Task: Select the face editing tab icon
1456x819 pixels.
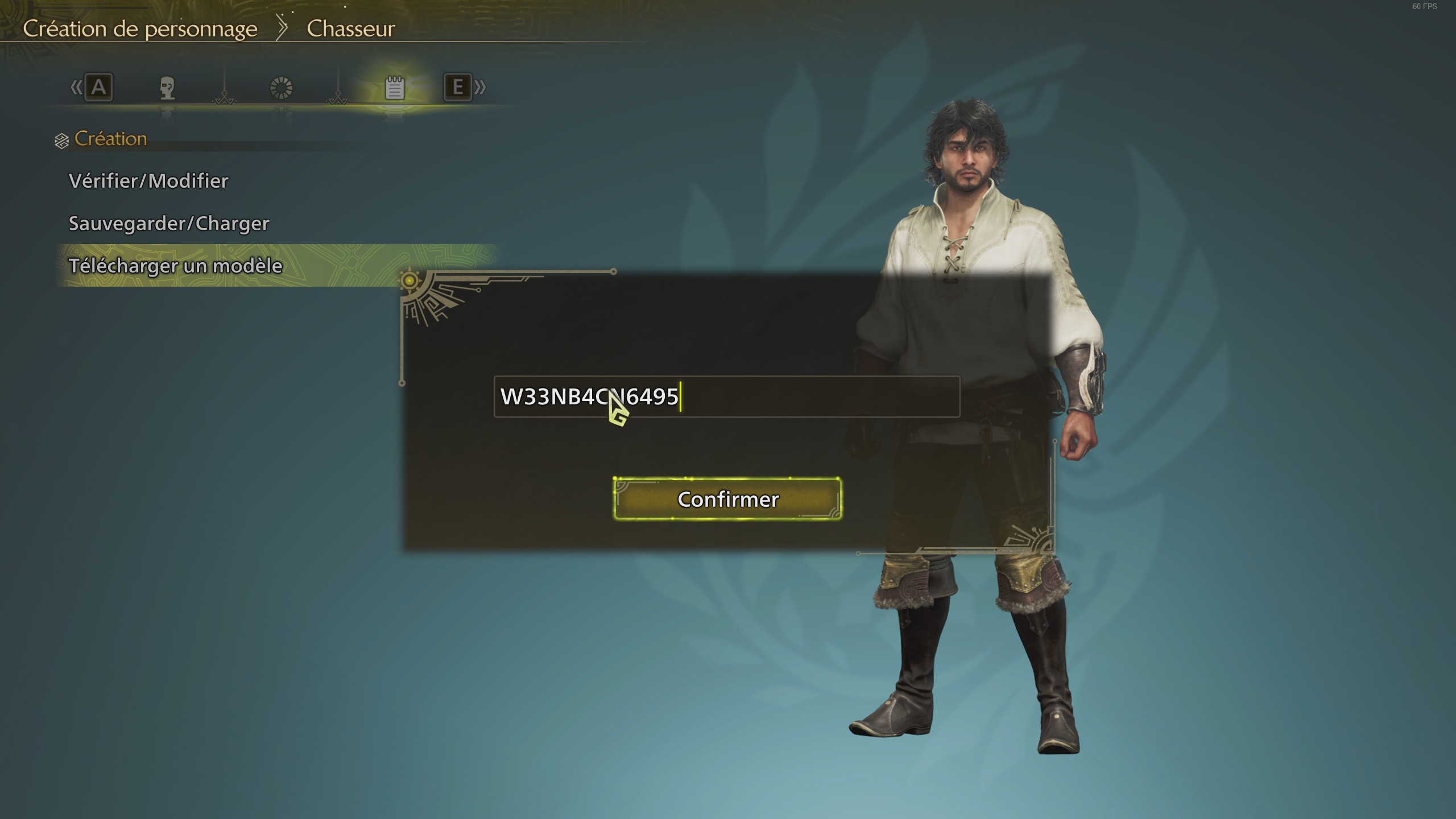Action: tap(168, 88)
